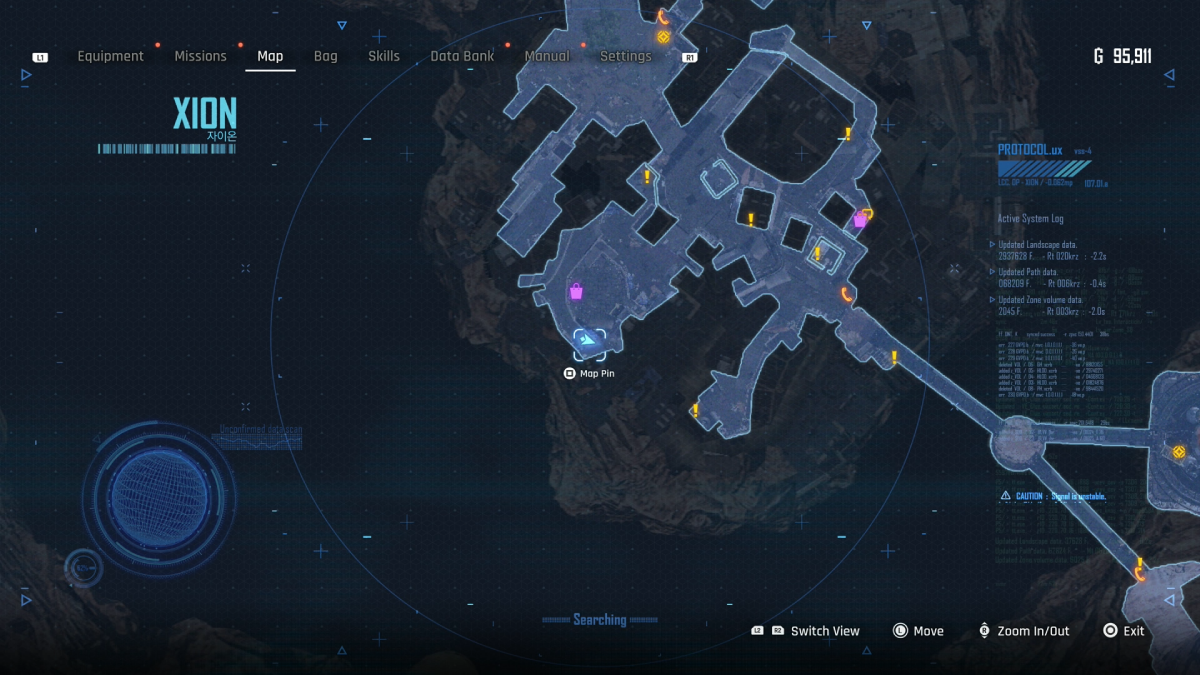
Task: Show the Manual tab
Action: [547, 57]
